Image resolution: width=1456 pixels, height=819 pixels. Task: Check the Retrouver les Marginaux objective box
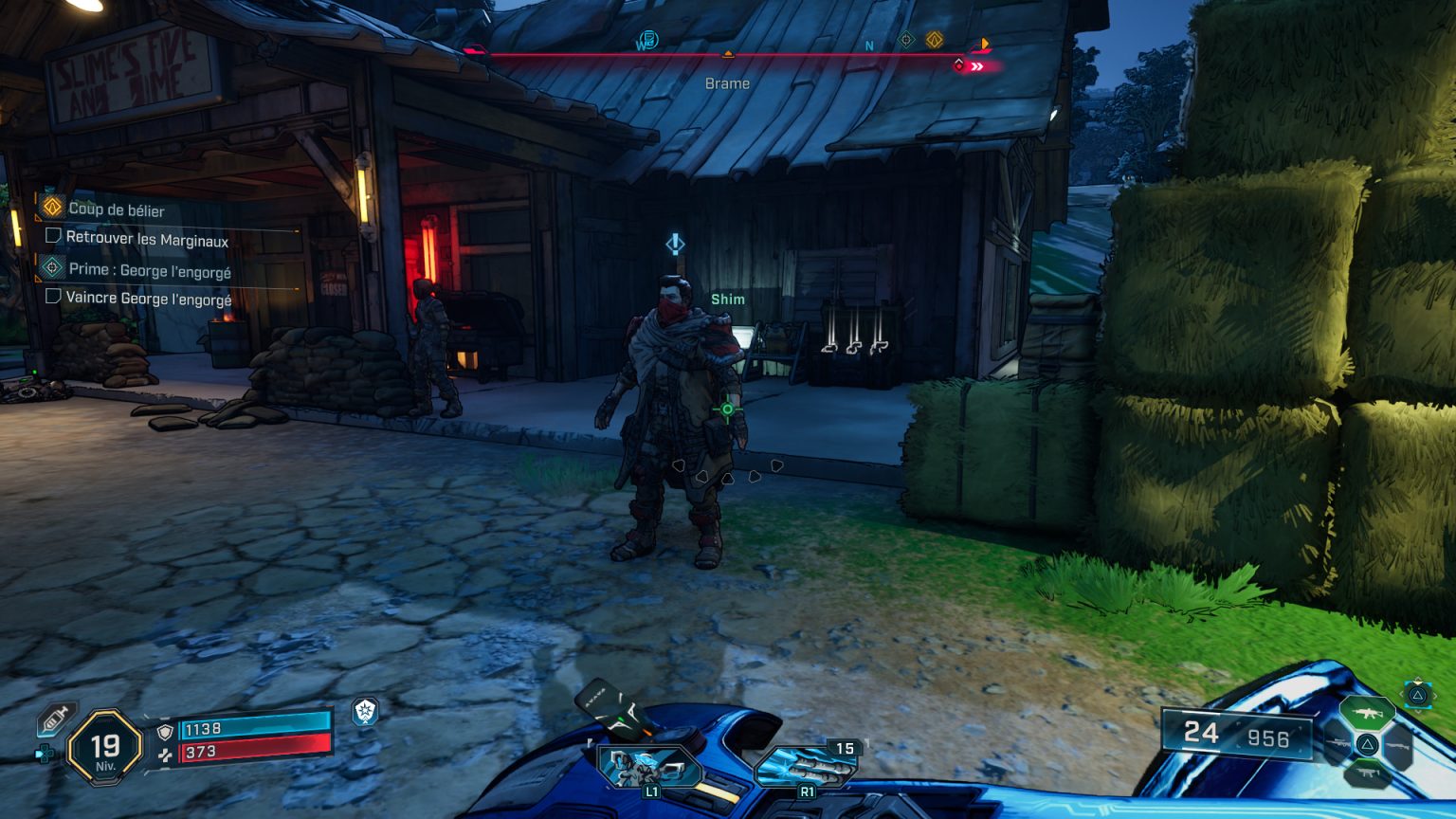53,235
